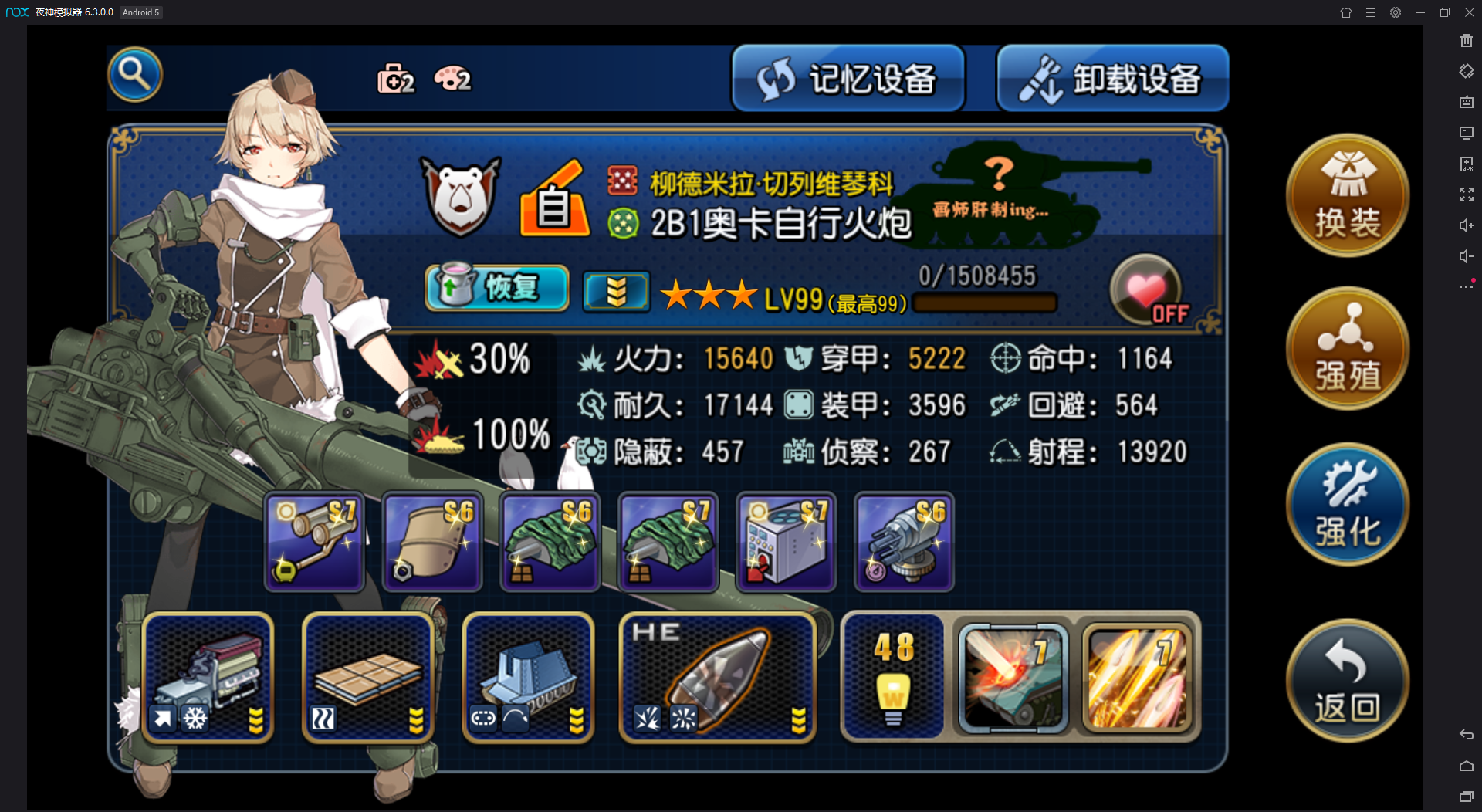Click the S7 fire control device equipment
This screenshot has height=812, width=1482.
click(x=785, y=543)
